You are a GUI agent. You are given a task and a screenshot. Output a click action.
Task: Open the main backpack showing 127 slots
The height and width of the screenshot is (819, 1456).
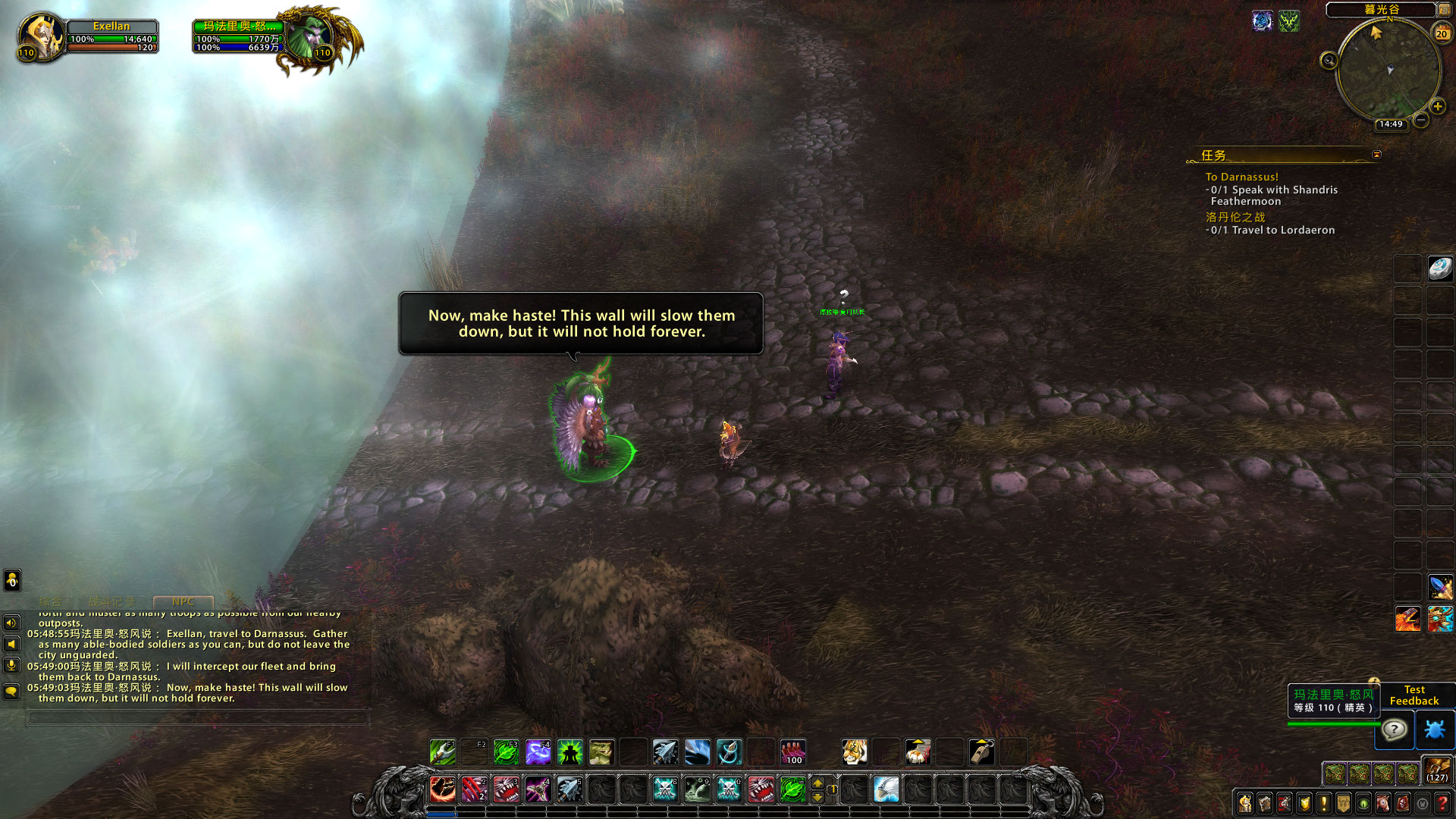click(x=1436, y=770)
